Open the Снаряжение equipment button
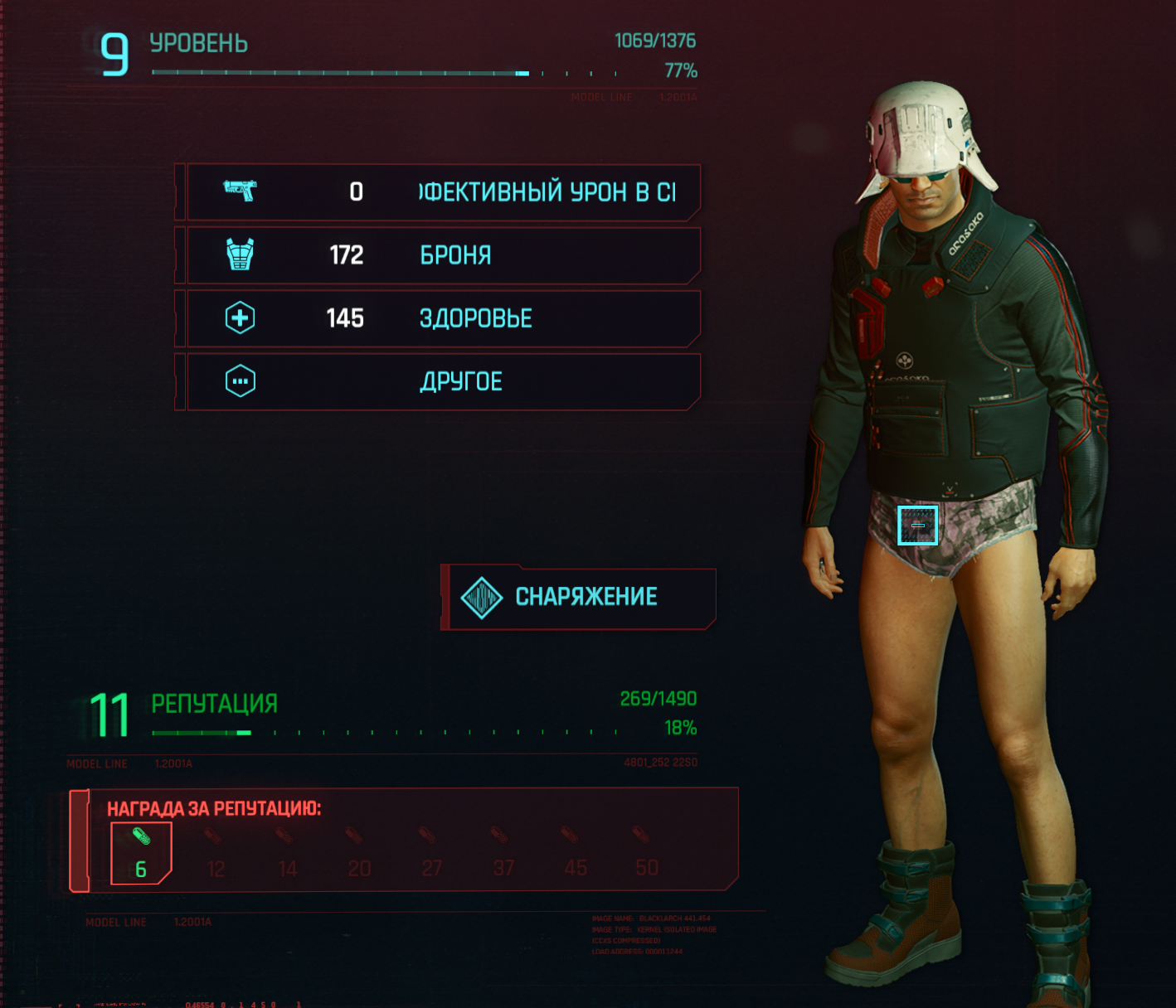The height and width of the screenshot is (1008, 1176). pos(580,598)
